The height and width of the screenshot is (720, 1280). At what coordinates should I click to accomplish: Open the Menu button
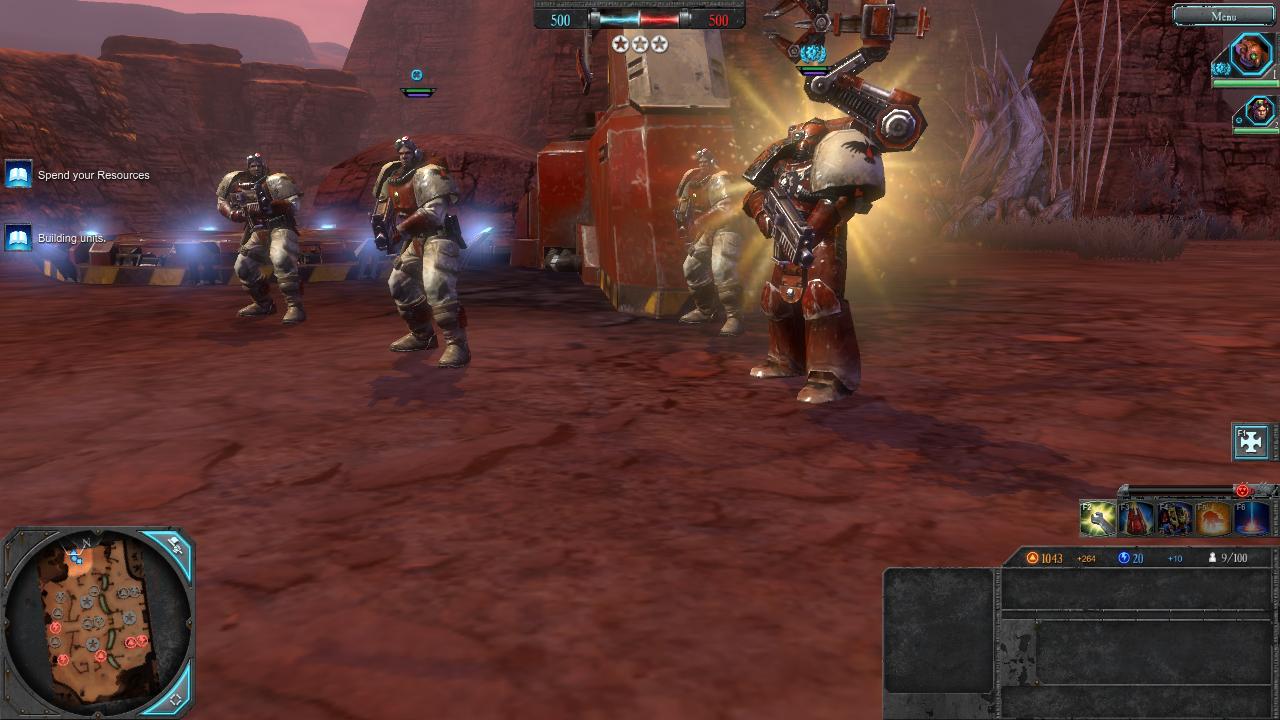(1223, 15)
